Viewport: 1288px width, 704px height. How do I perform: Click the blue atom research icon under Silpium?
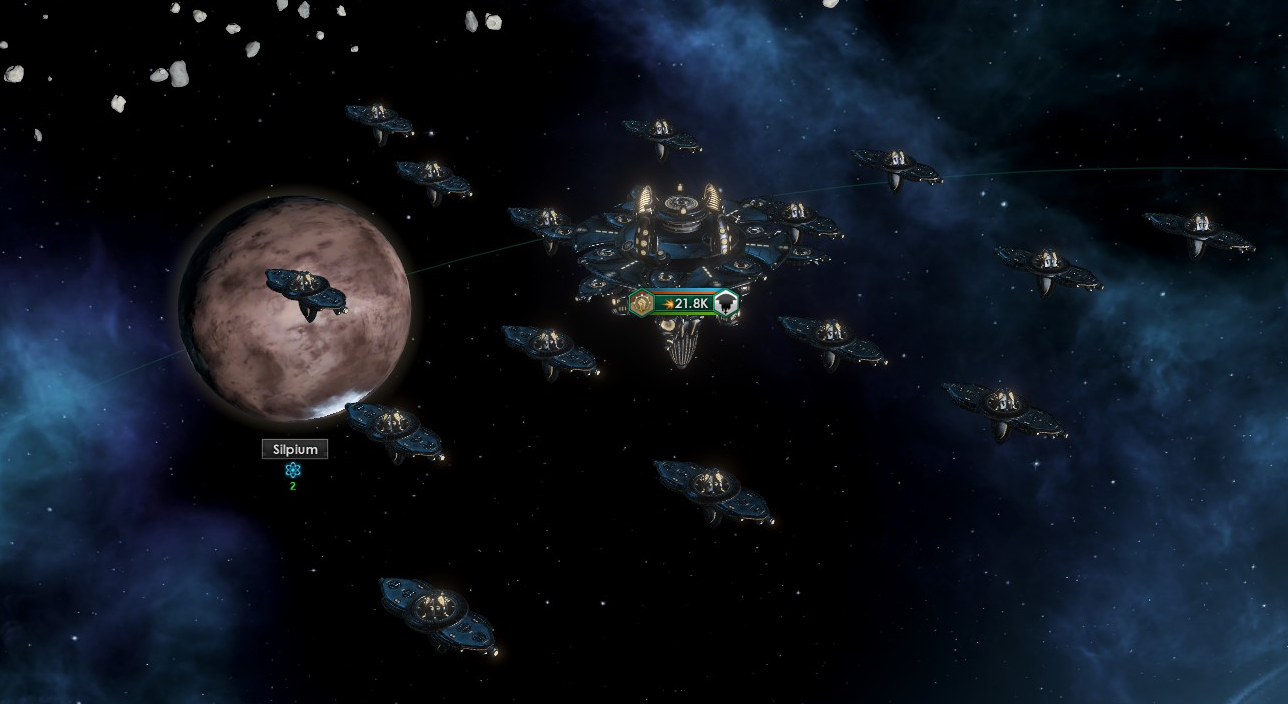pos(293,470)
